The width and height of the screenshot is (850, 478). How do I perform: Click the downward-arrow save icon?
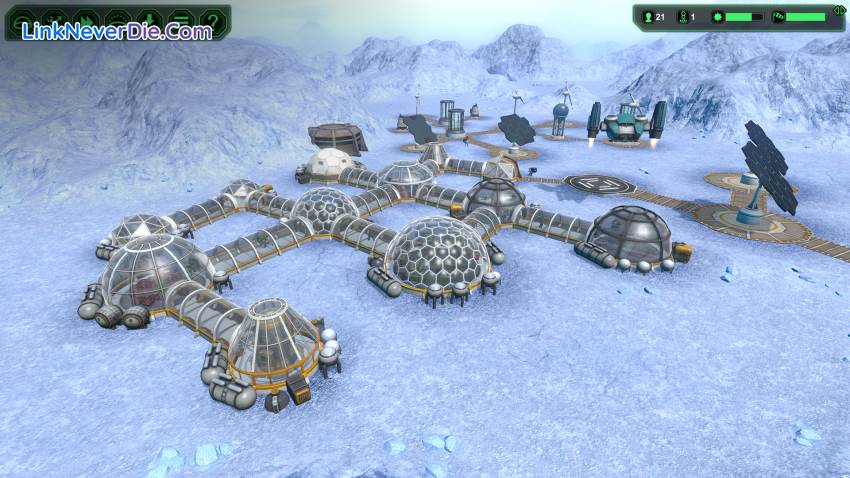150,19
